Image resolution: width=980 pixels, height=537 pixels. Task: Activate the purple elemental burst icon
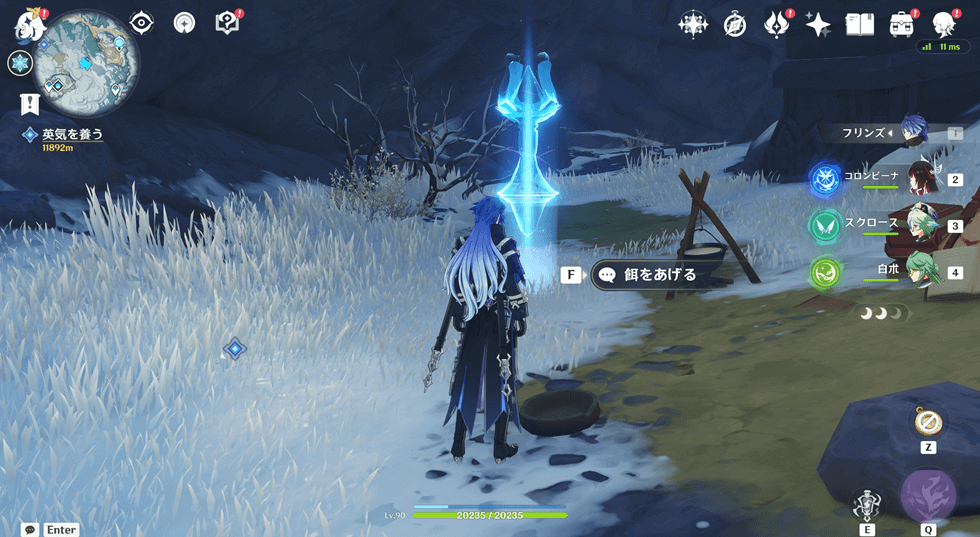point(928,494)
